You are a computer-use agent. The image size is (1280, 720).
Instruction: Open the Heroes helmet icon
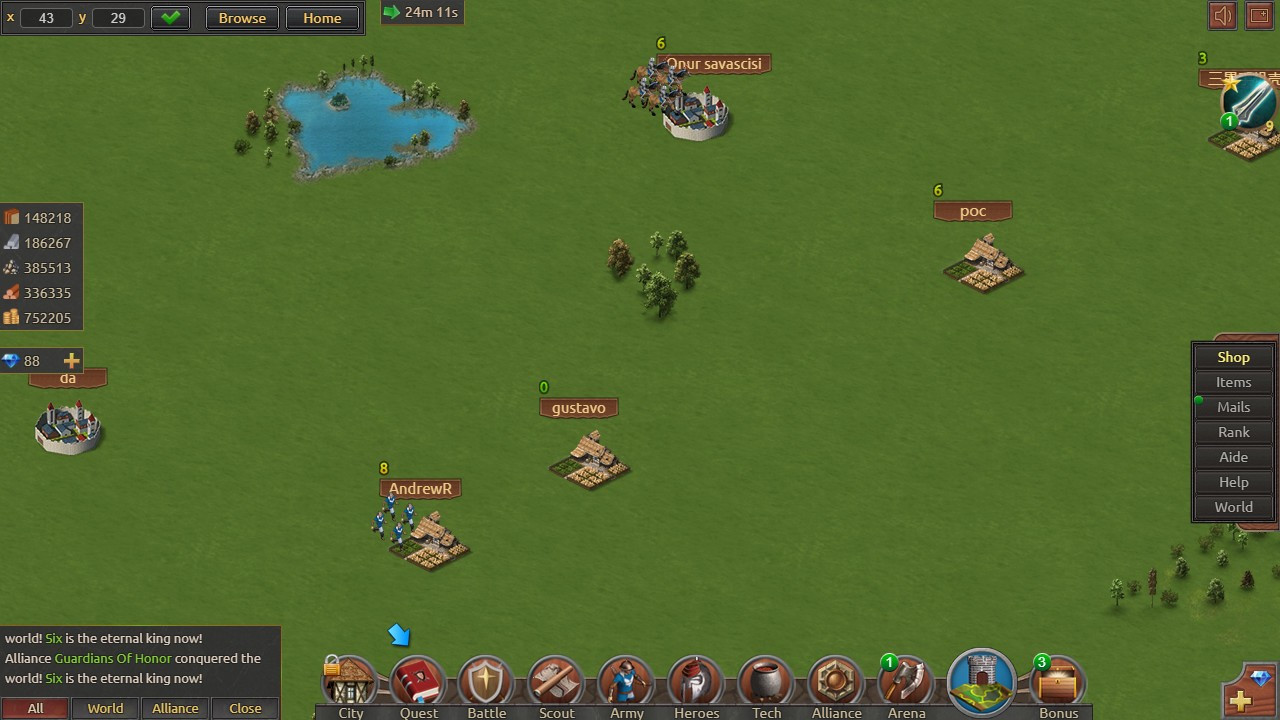pos(696,684)
